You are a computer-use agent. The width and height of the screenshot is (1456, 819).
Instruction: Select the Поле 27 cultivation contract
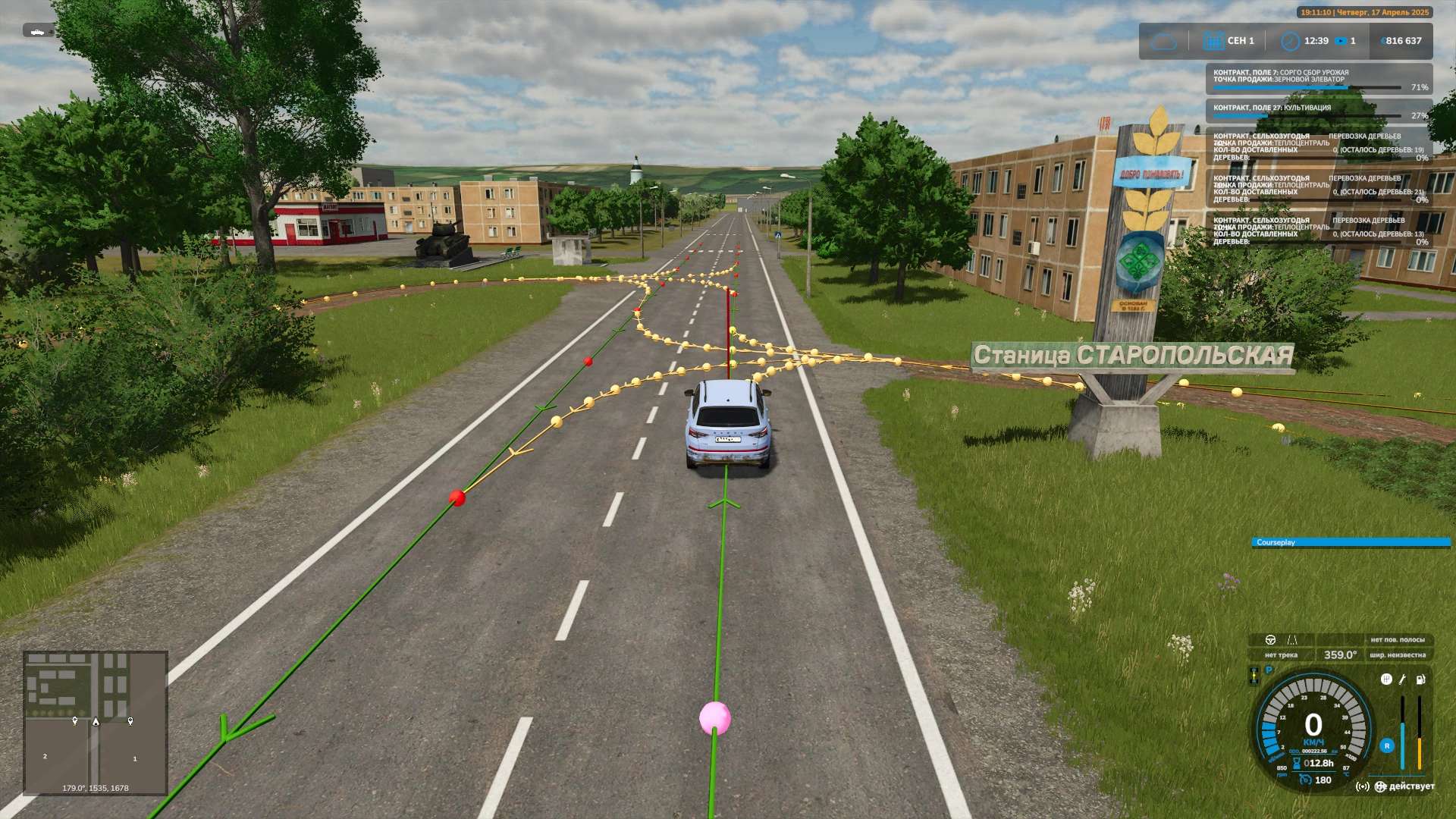coord(1319,111)
